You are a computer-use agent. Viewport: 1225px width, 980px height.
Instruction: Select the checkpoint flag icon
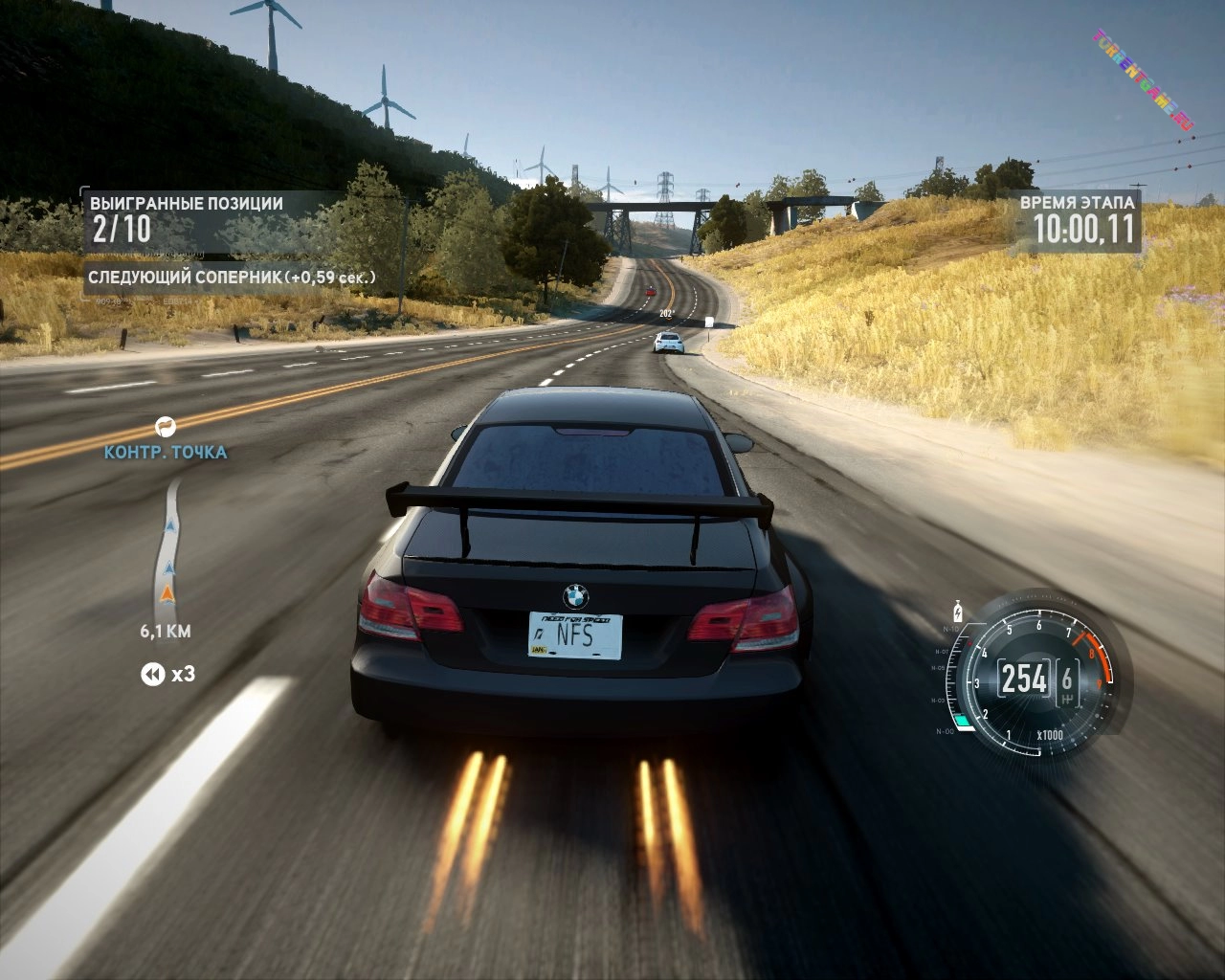click(x=166, y=426)
